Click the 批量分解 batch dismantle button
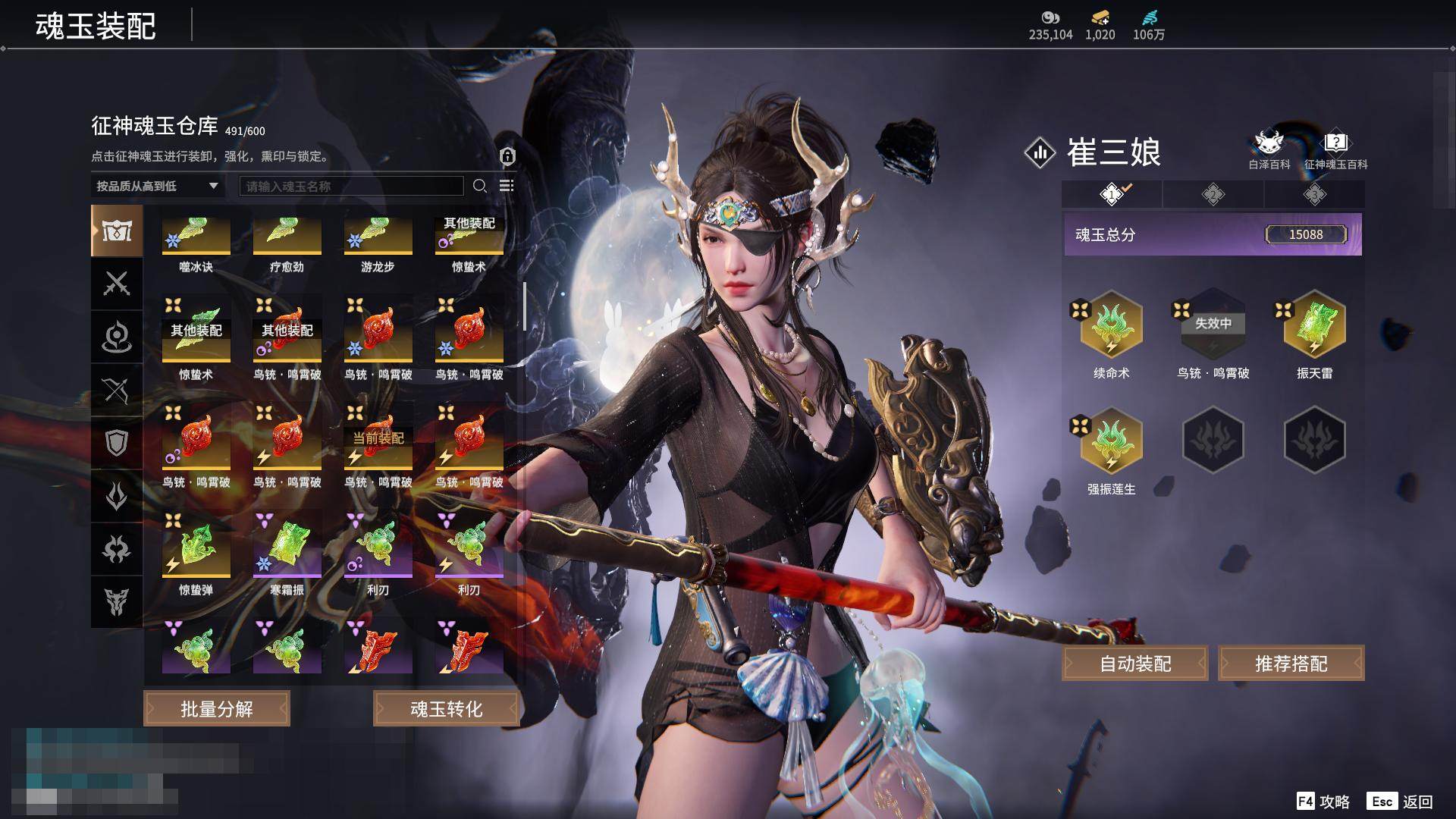 coord(217,708)
